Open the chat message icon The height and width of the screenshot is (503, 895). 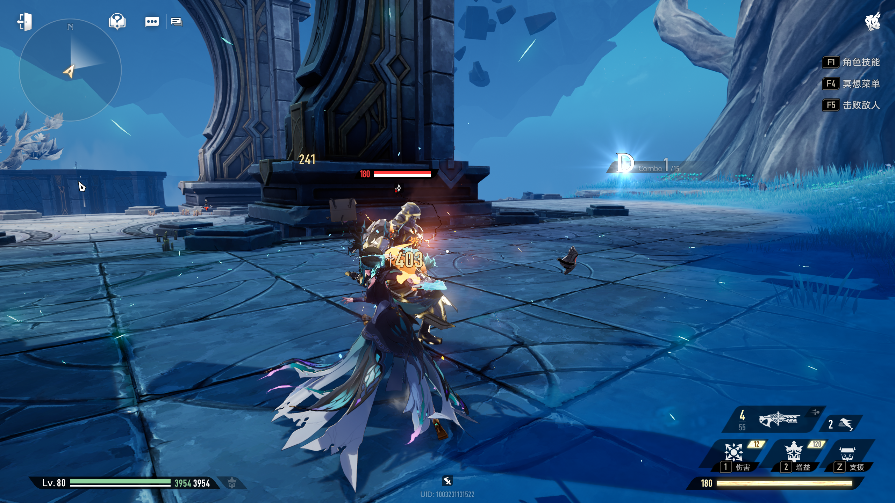point(176,21)
